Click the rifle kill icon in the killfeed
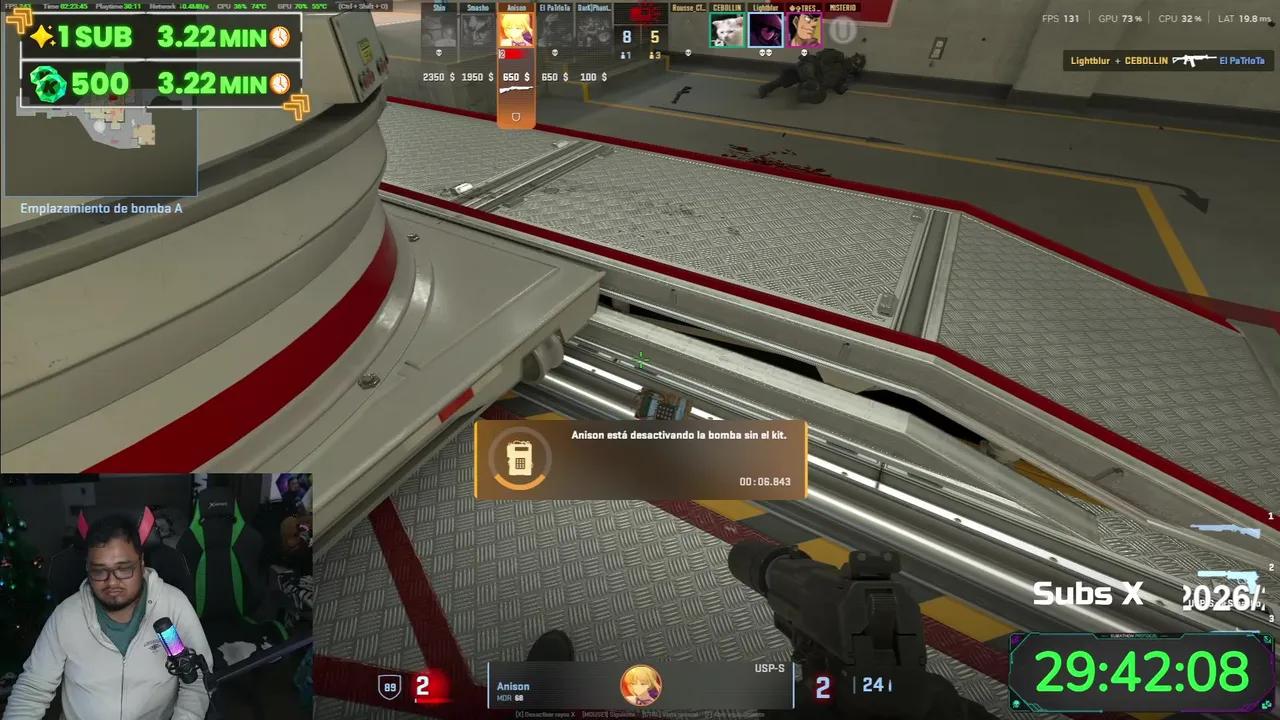1280x720 pixels. pos(1196,60)
